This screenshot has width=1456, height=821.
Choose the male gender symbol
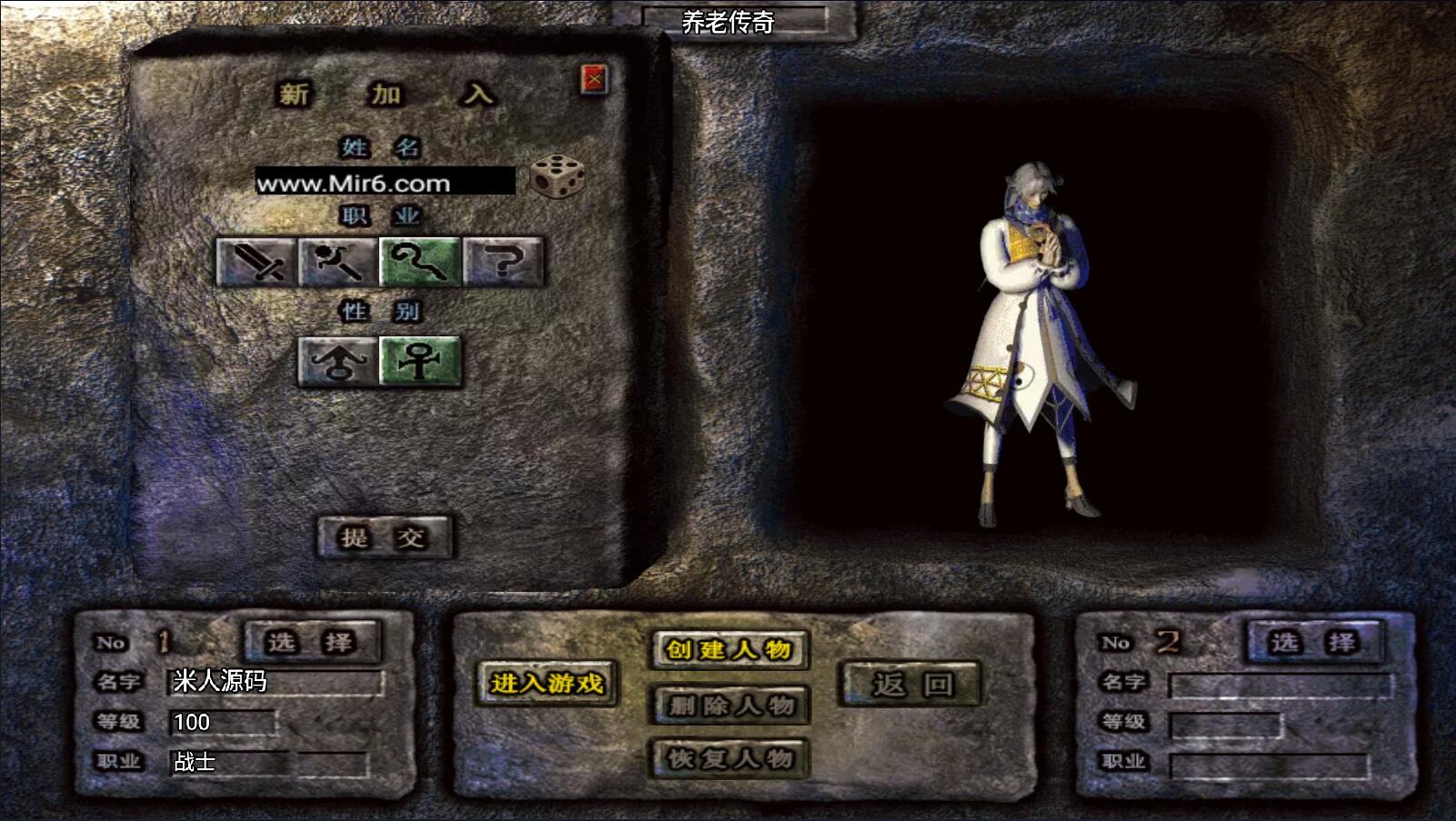pyautogui.click(x=338, y=362)
